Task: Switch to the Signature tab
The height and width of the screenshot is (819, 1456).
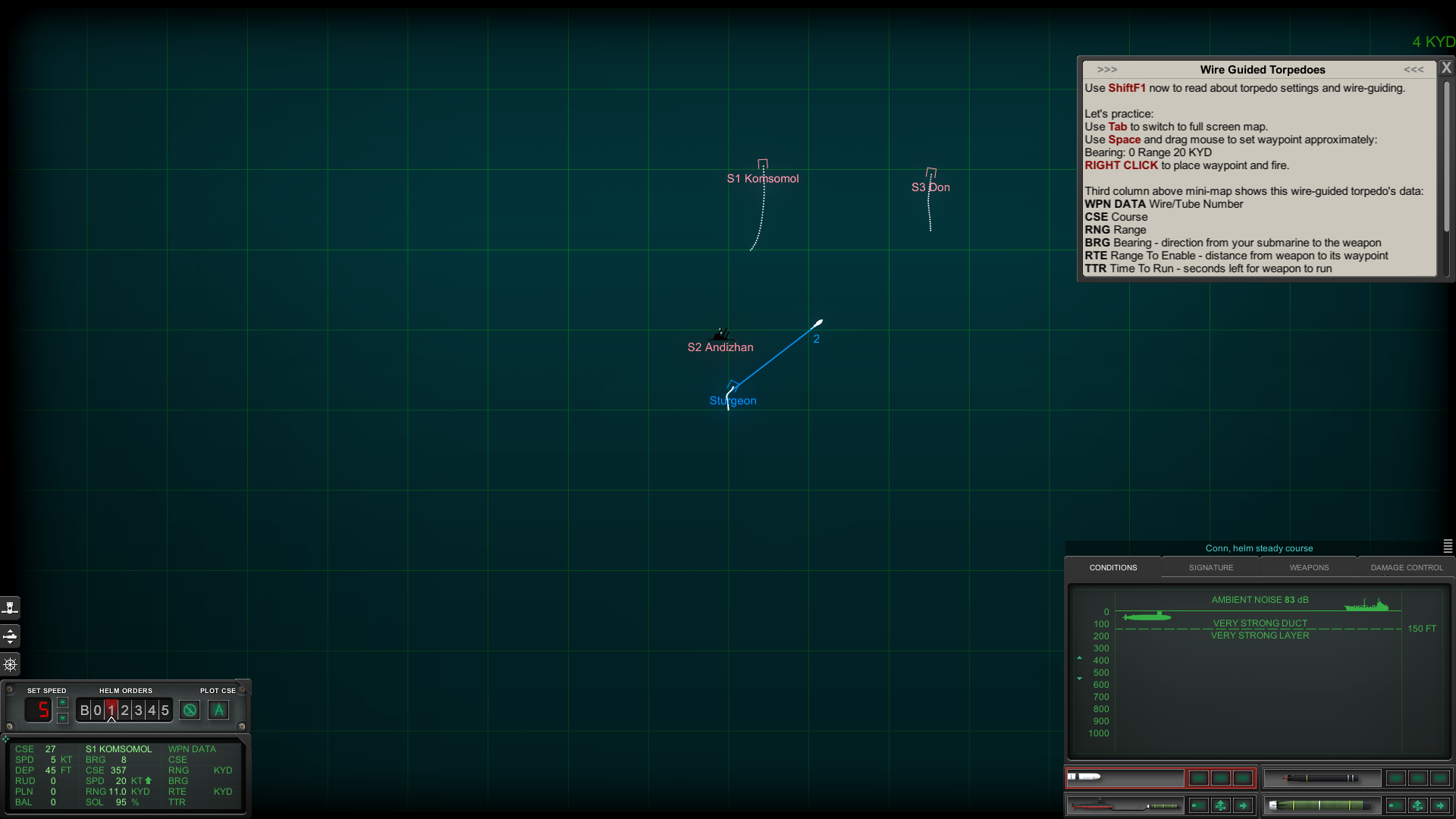Action: point(1211,567)
